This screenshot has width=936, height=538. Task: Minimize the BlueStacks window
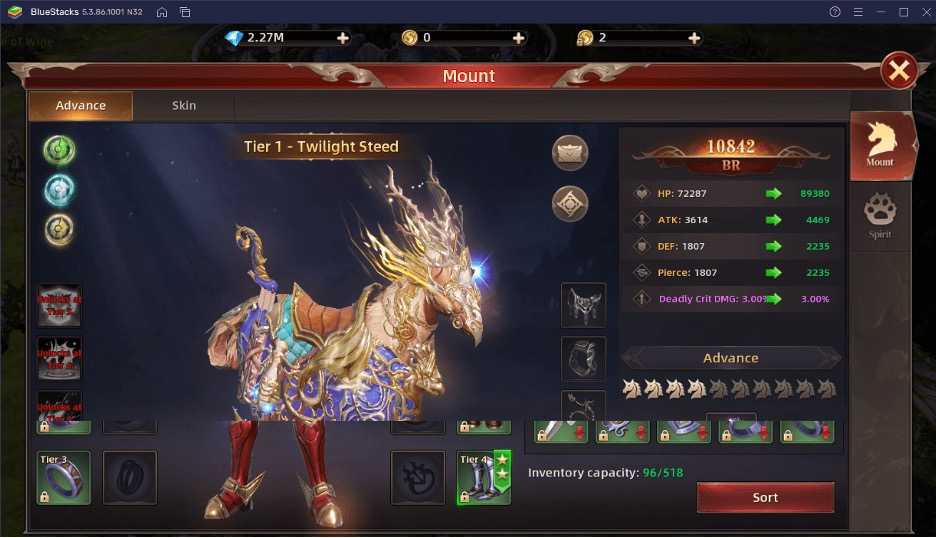(x=880, y=12)
